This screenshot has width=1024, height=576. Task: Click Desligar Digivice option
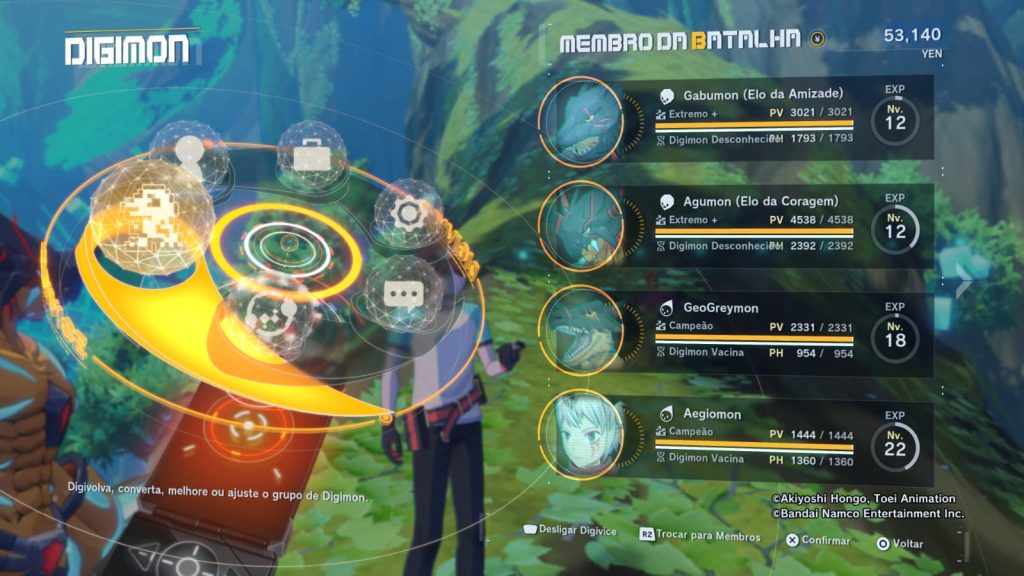[x=567, y=528]
